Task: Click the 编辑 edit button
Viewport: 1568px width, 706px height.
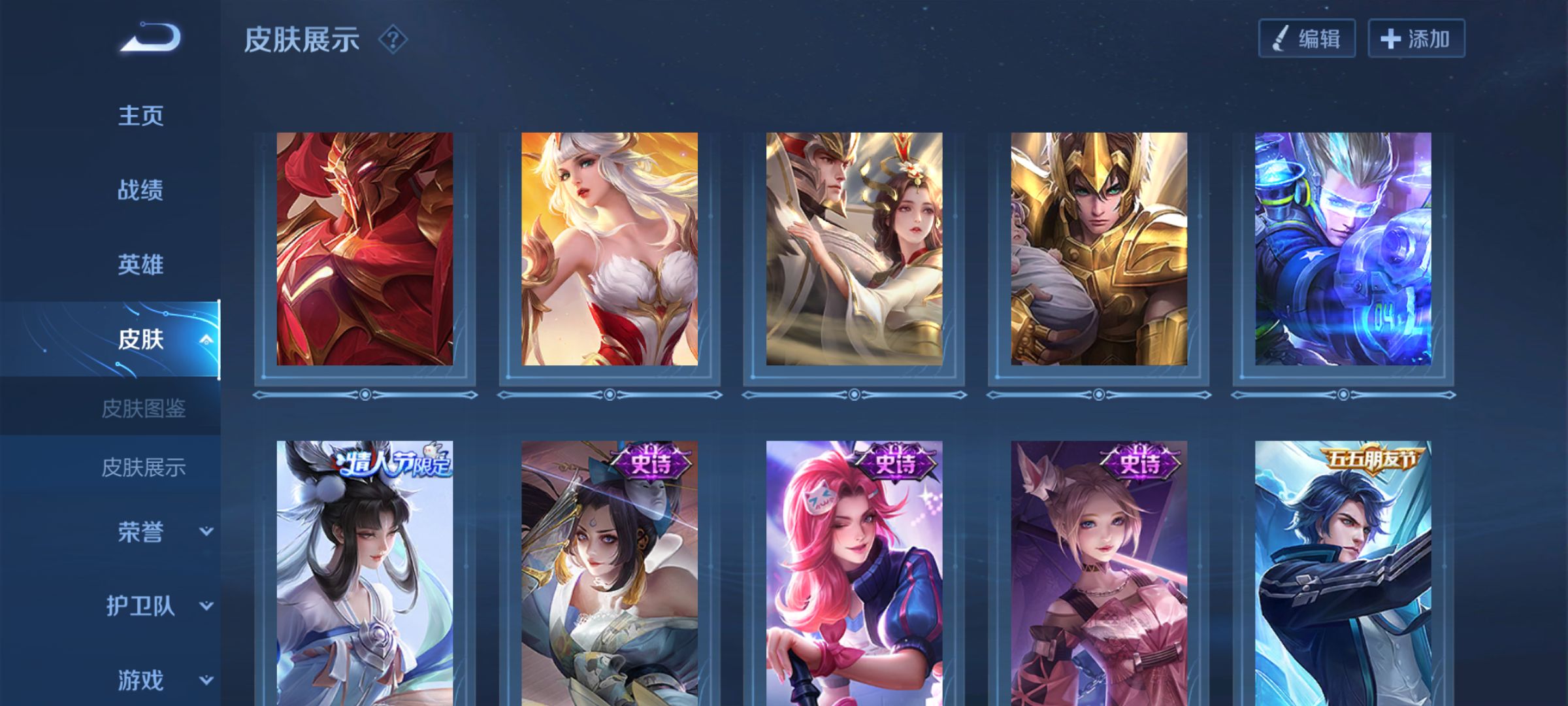Action: [x=1307, y=39]
